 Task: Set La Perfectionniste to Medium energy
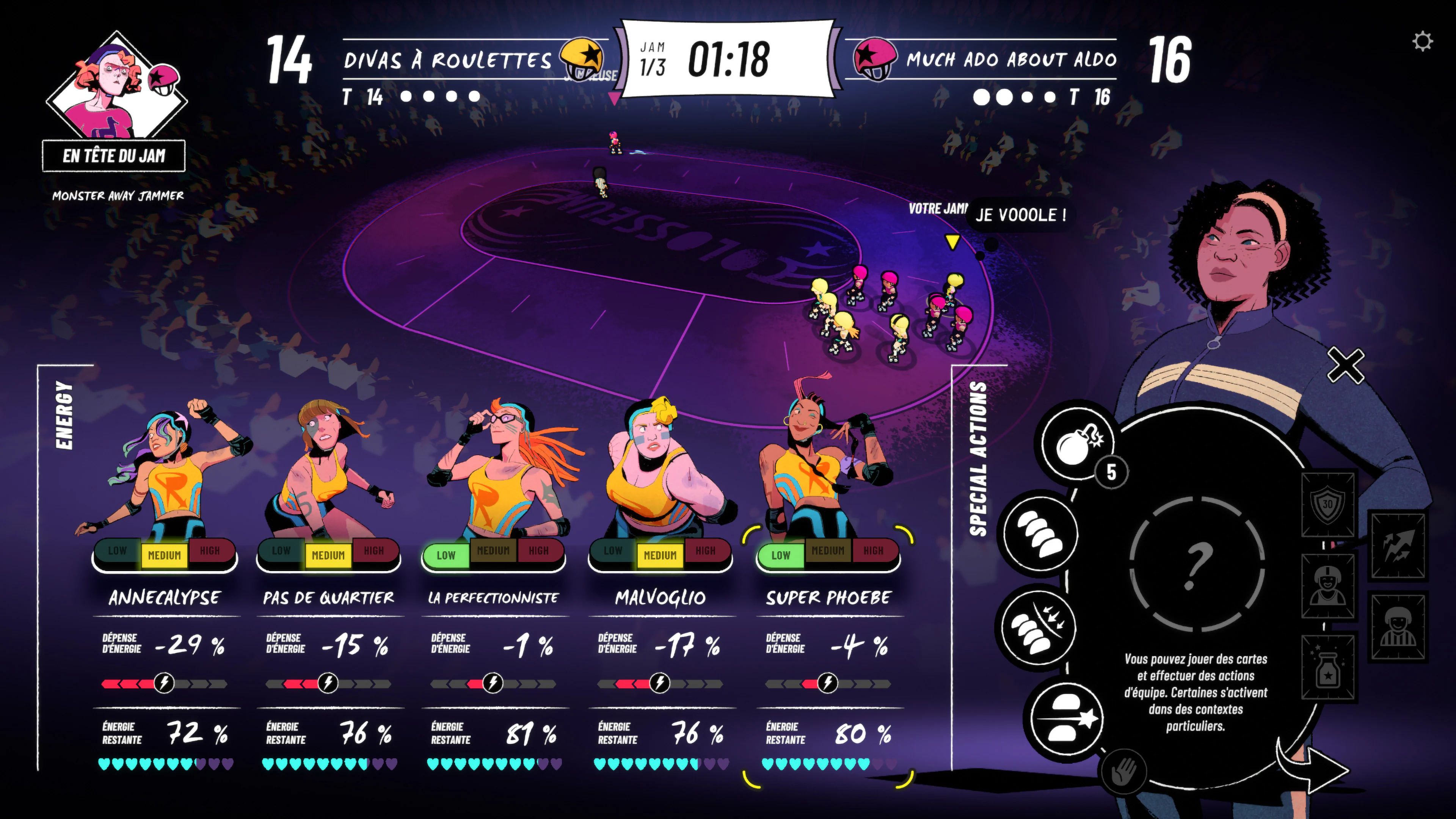pos(493,551)
